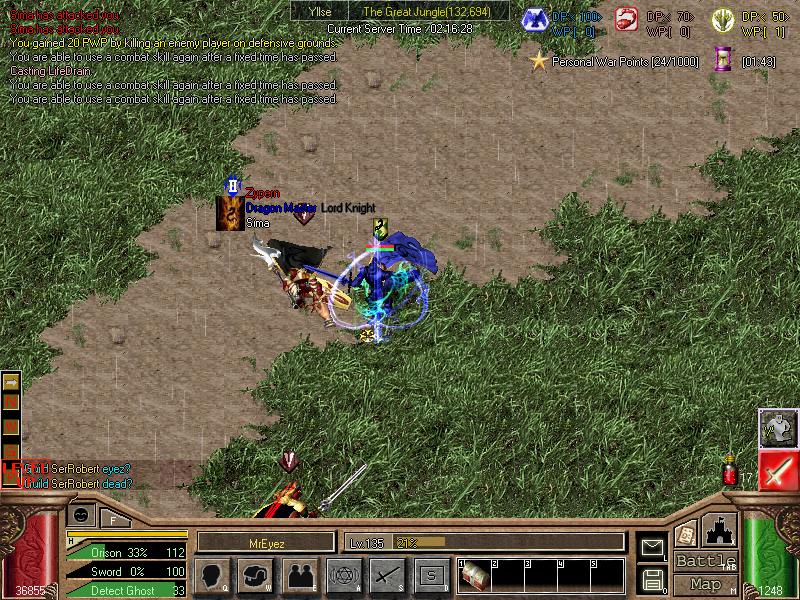Select the treasure chest in belt slot 1
This screenshot has height=600, width=800.
pos(474,575)
